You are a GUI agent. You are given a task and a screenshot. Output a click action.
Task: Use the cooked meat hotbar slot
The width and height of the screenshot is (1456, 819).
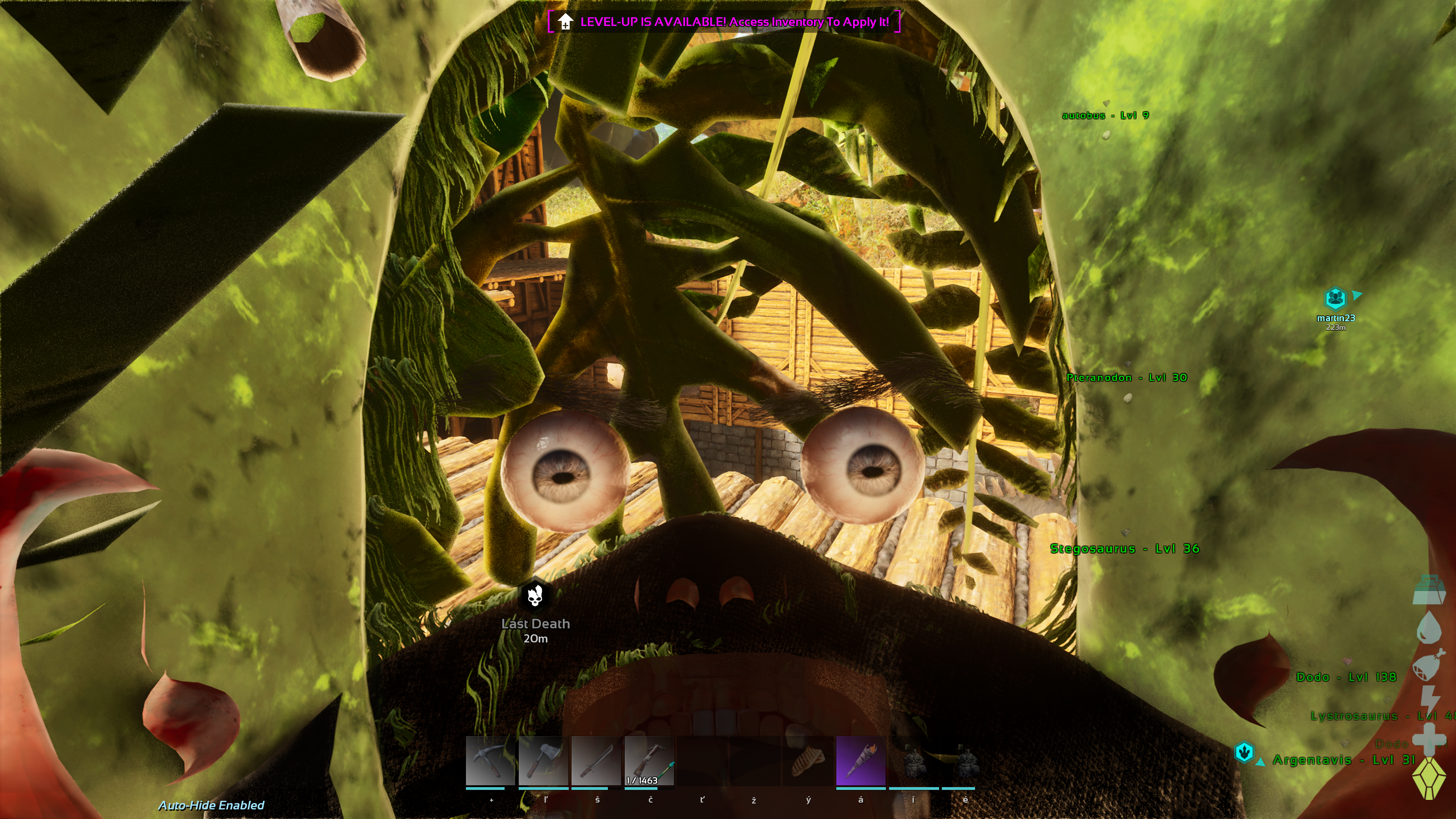coord(808,761)
